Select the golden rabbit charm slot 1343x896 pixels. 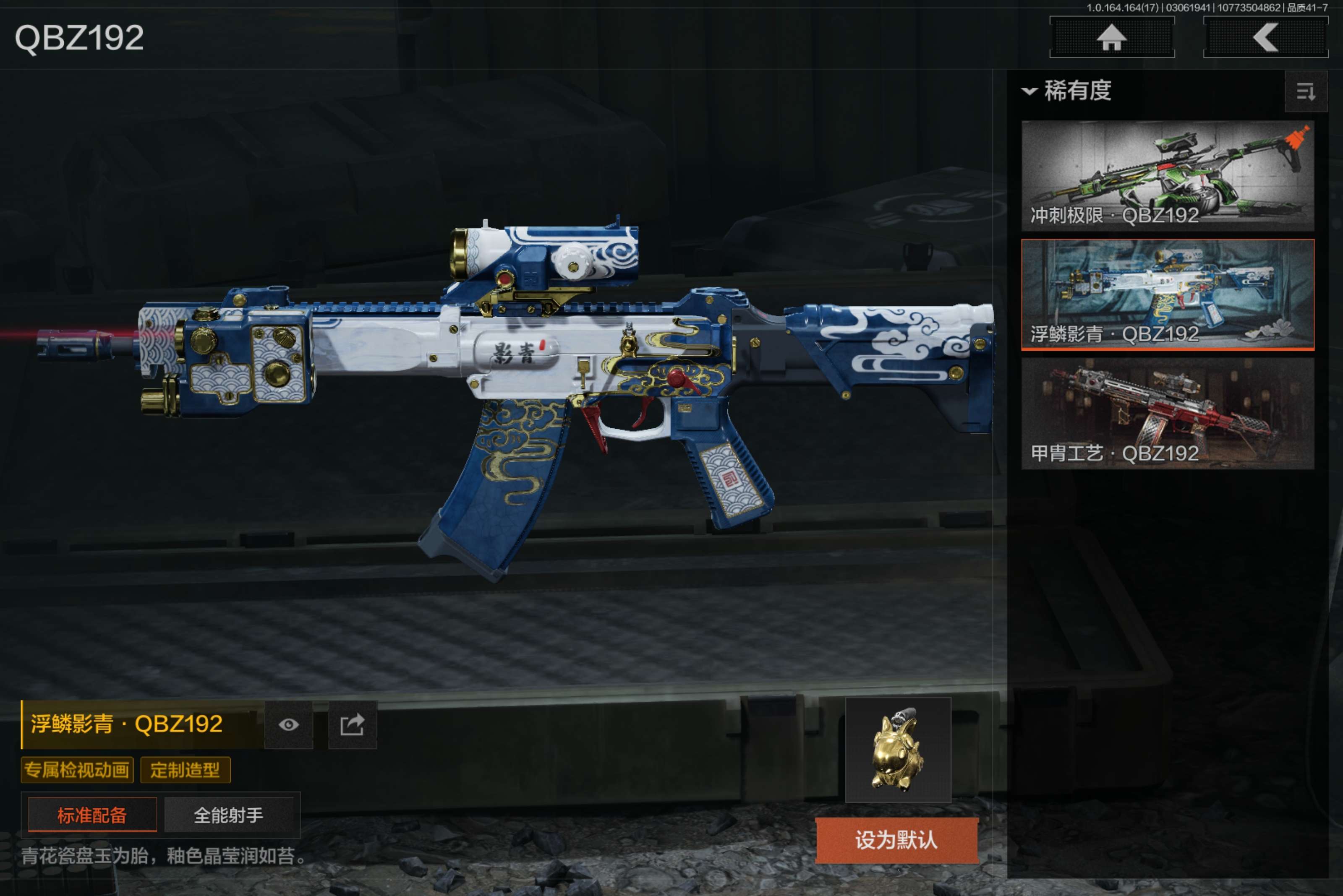click(898, 749)
